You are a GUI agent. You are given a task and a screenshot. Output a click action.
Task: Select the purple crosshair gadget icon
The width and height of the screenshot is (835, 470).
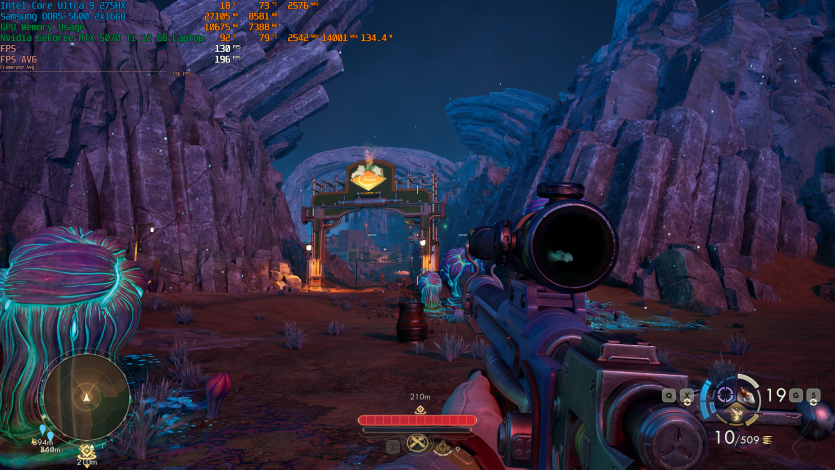pos(725,394)
